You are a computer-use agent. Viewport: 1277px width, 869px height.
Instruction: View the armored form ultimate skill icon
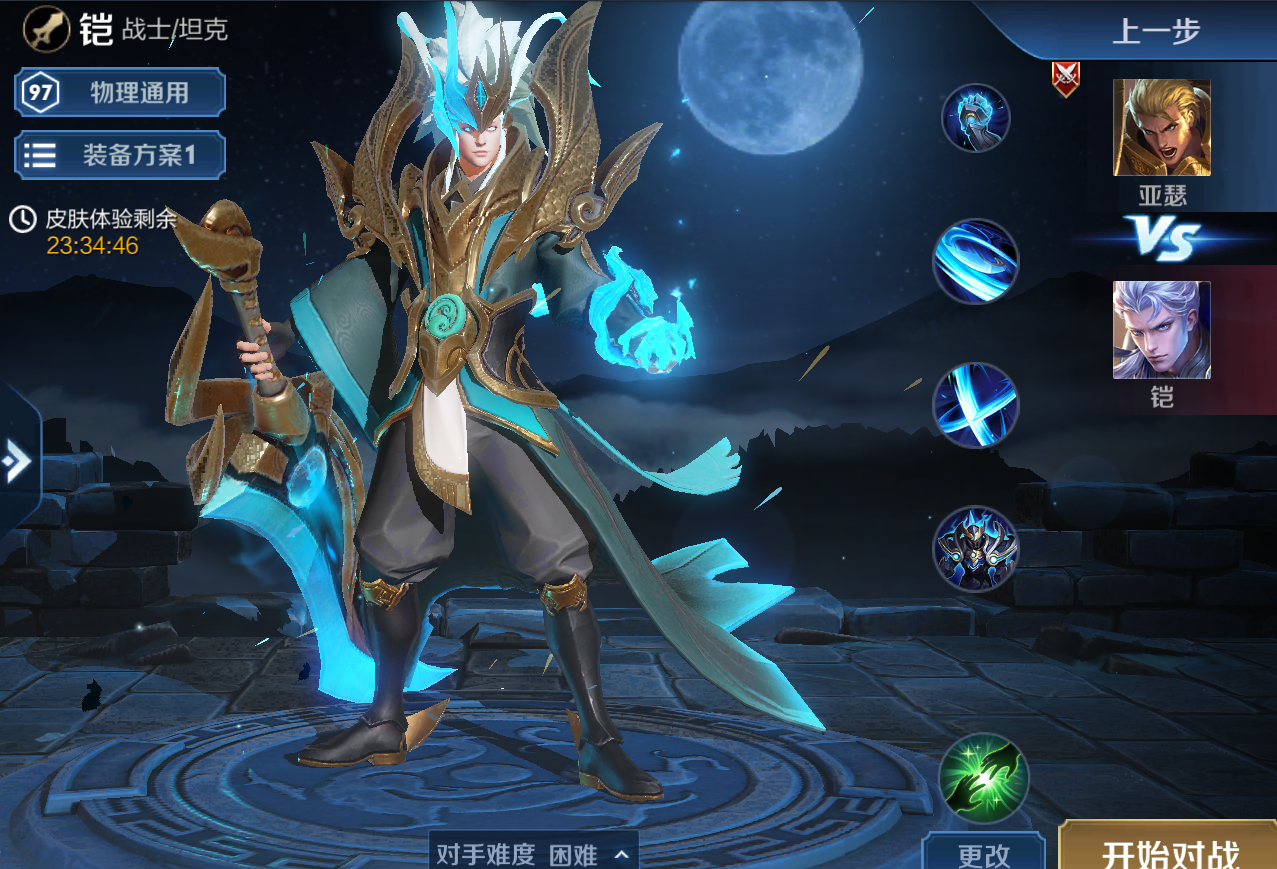point(975,548)
